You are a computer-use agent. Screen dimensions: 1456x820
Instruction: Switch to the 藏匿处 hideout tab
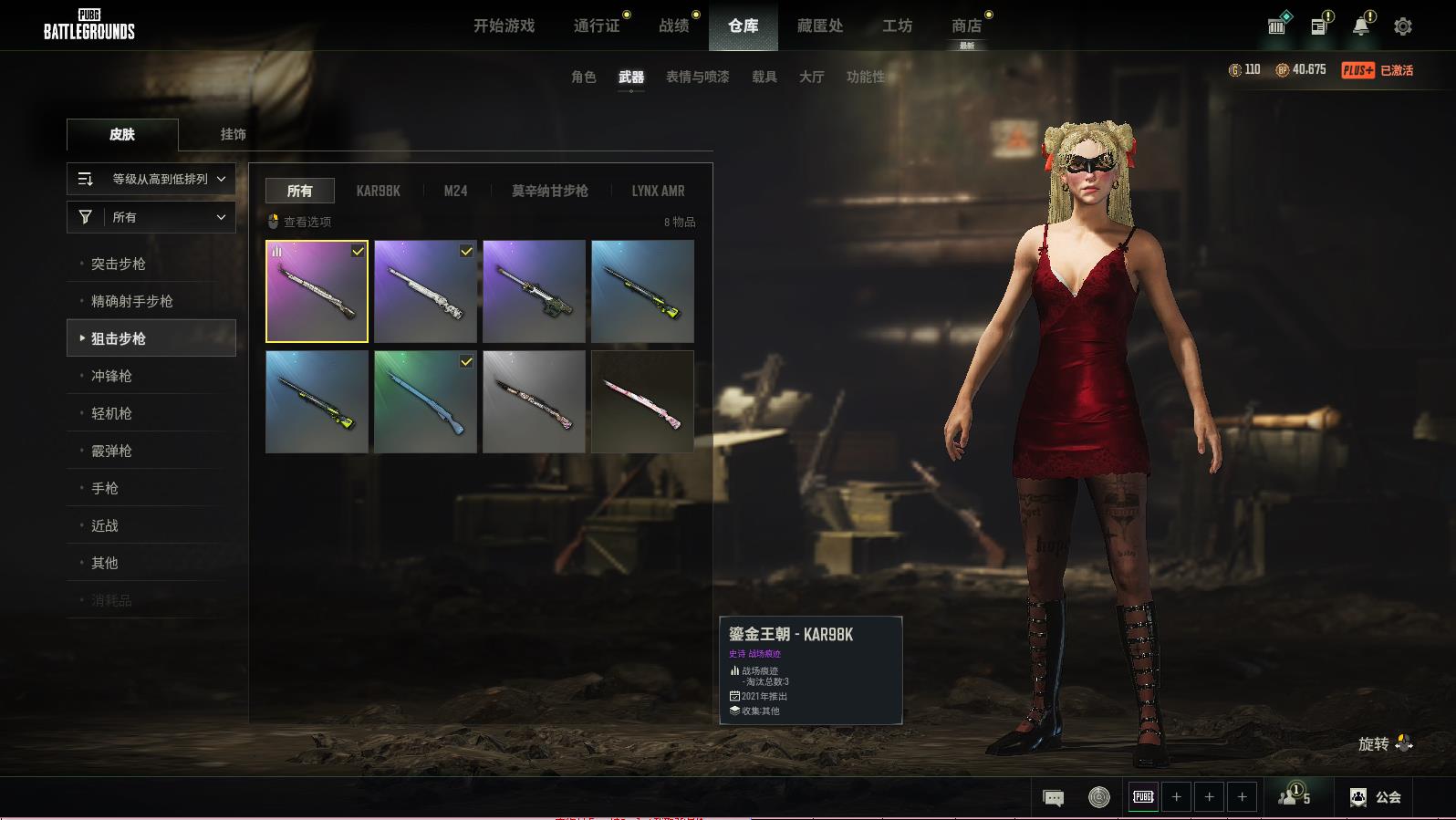tap(820, 26)
